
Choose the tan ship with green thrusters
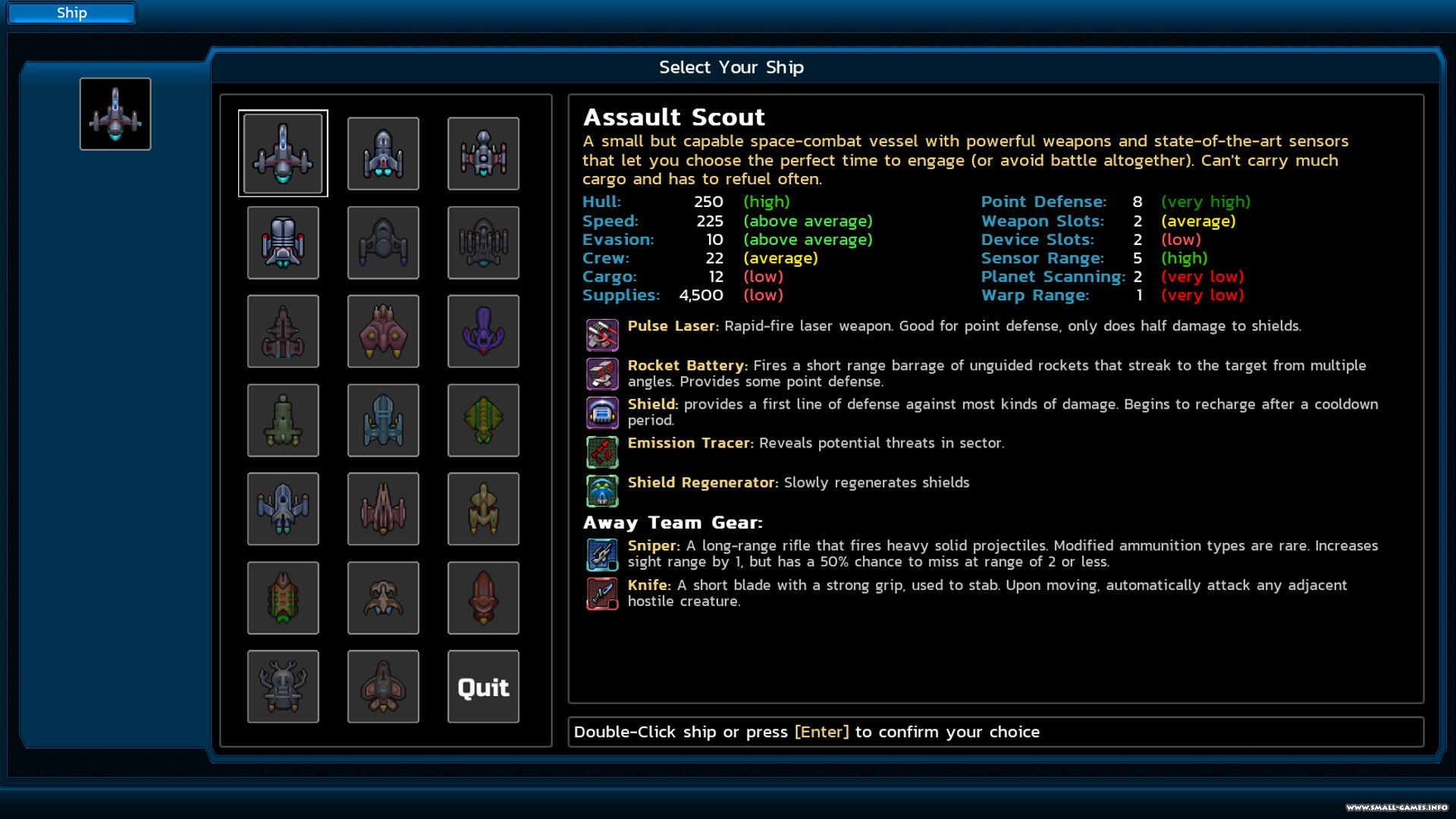[483, 509]
